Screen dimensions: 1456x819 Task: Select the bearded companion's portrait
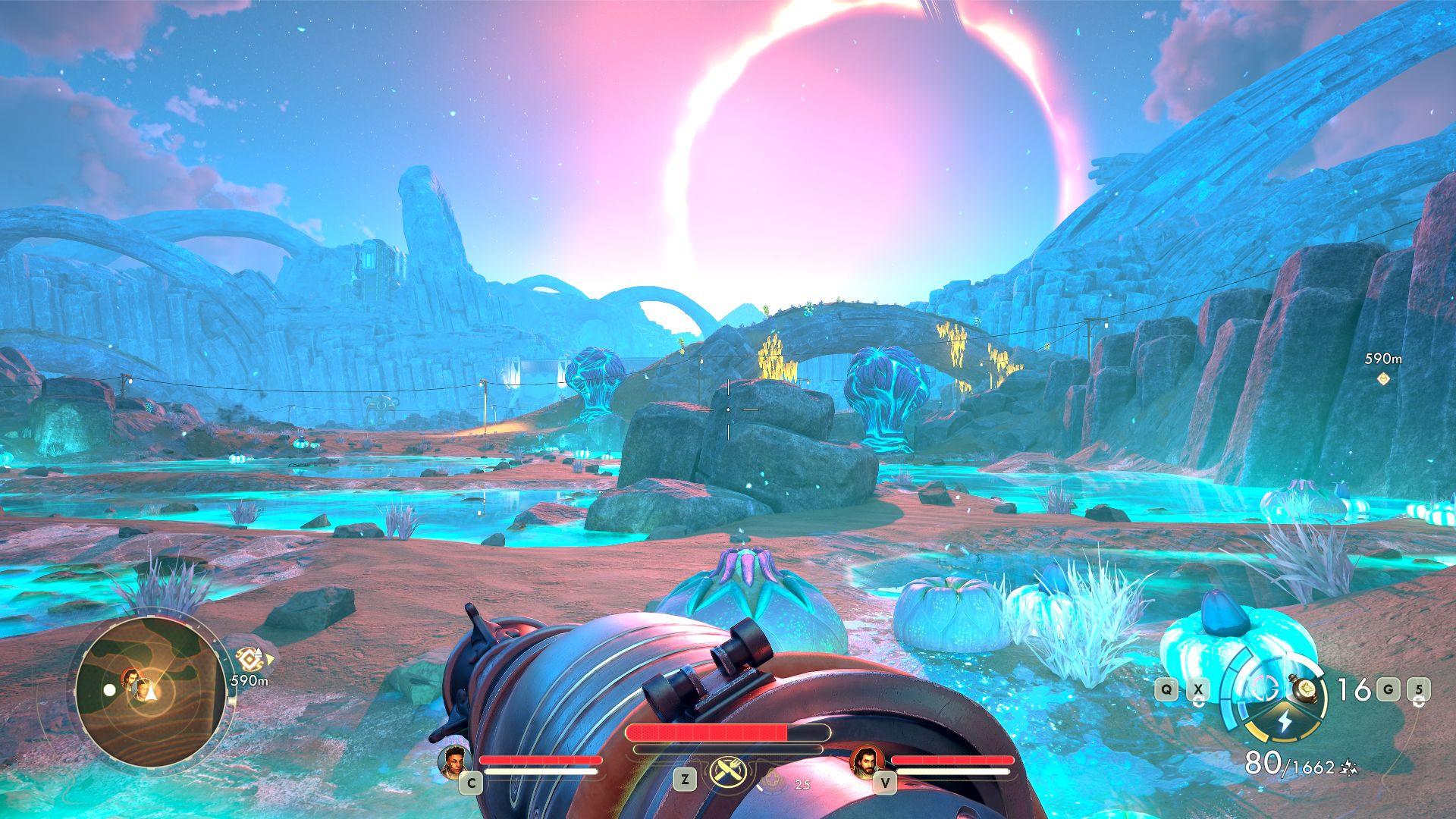click(864, 761)
